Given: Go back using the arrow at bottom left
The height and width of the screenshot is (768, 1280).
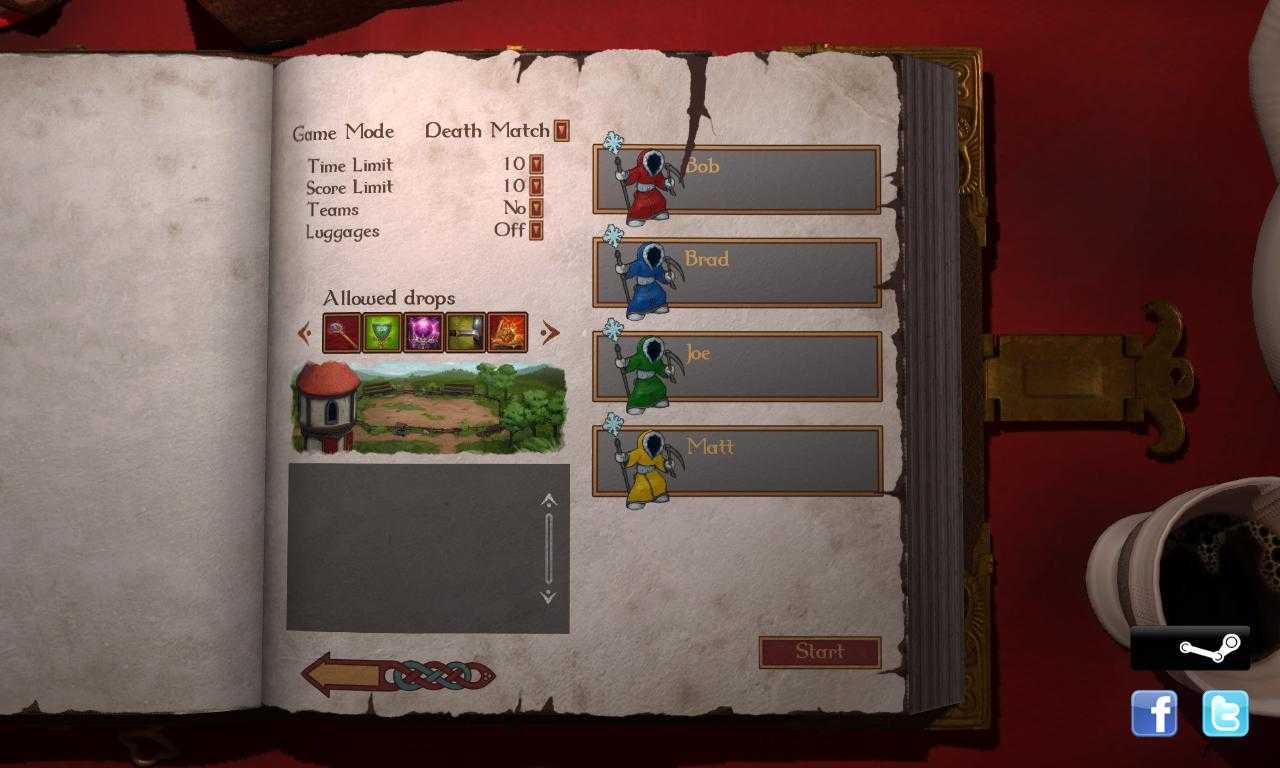Looking at the screenshot, I should click(x=345, y=674).
